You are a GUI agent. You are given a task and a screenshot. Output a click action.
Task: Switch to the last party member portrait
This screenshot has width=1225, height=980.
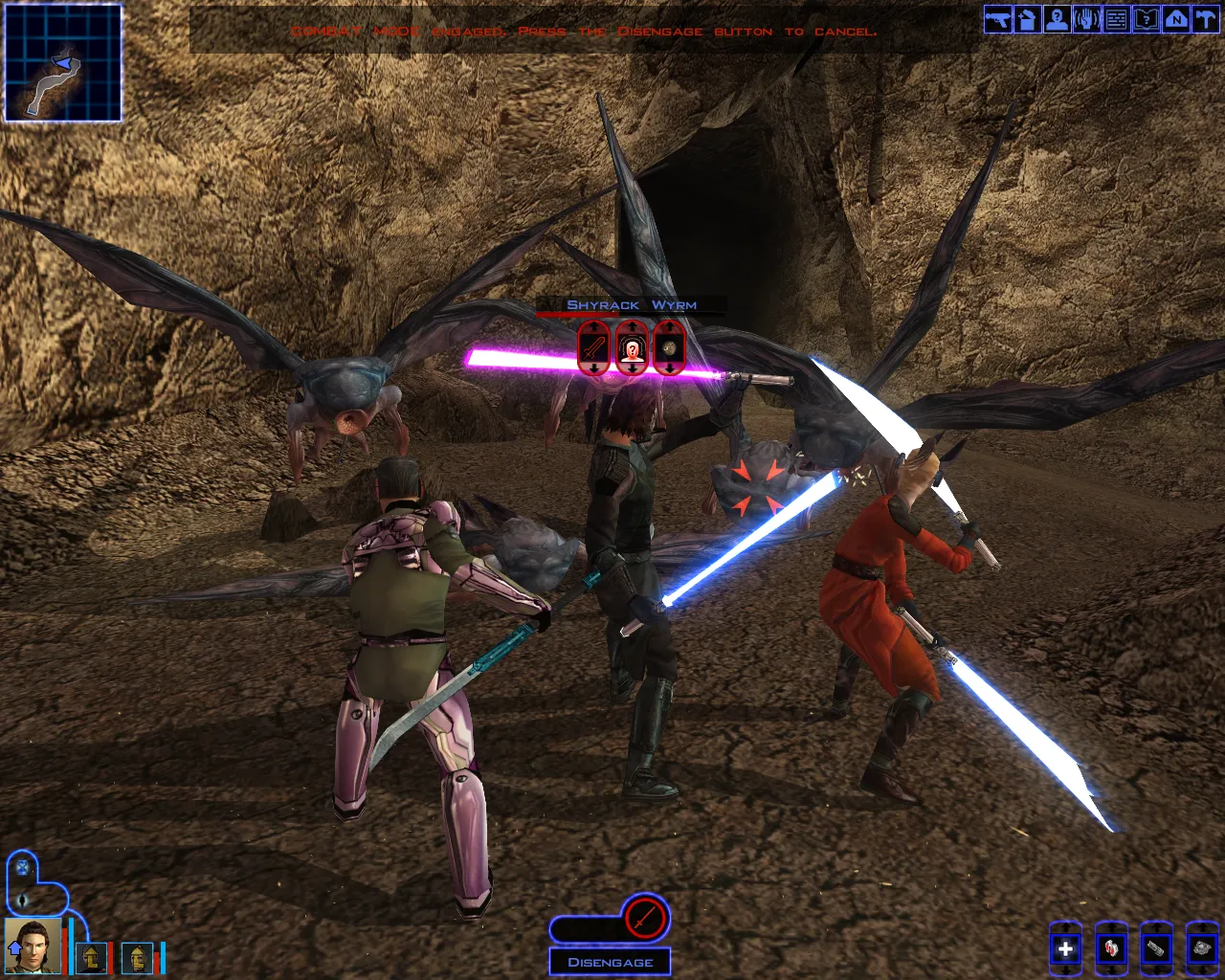[138, 956]
